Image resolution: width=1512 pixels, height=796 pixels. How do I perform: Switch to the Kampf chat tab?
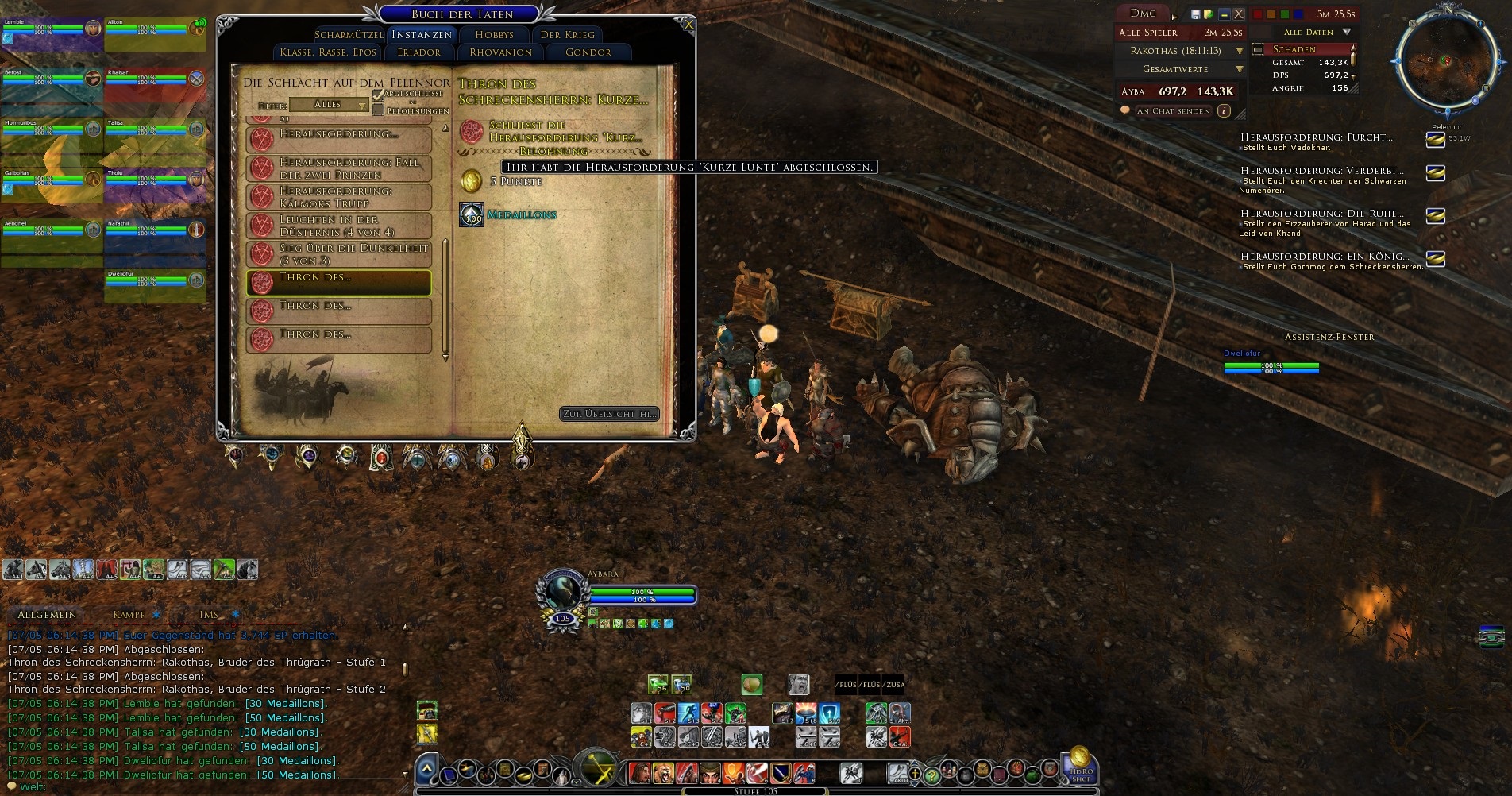pyautogui.click(x=129, y=615)
